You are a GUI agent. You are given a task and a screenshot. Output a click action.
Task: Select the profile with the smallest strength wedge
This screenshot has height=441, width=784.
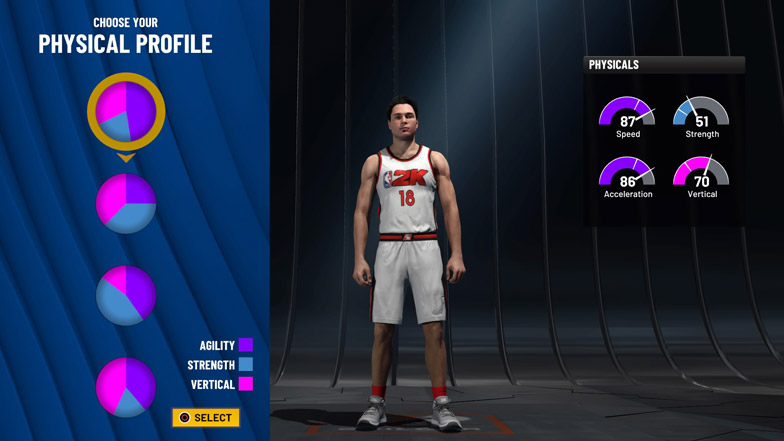point(126,386)
